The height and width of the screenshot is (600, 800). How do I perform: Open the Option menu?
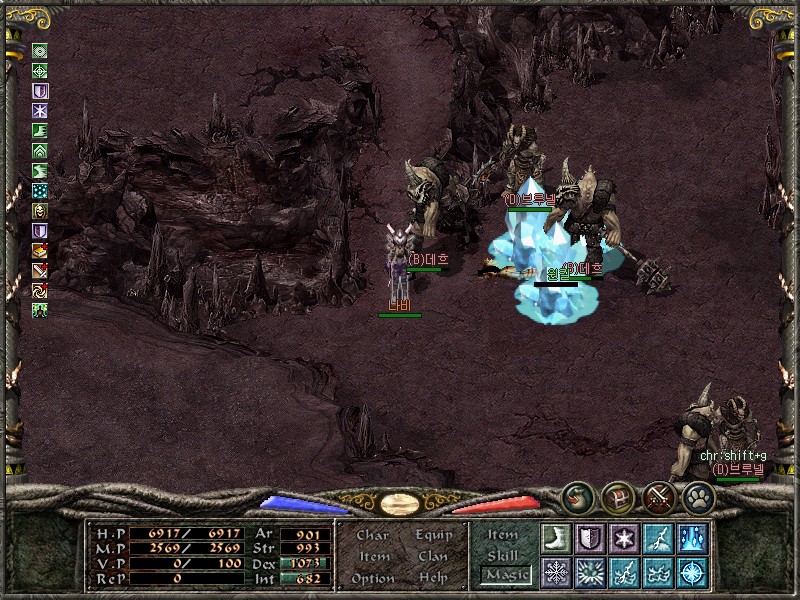(x=373, y=578)
